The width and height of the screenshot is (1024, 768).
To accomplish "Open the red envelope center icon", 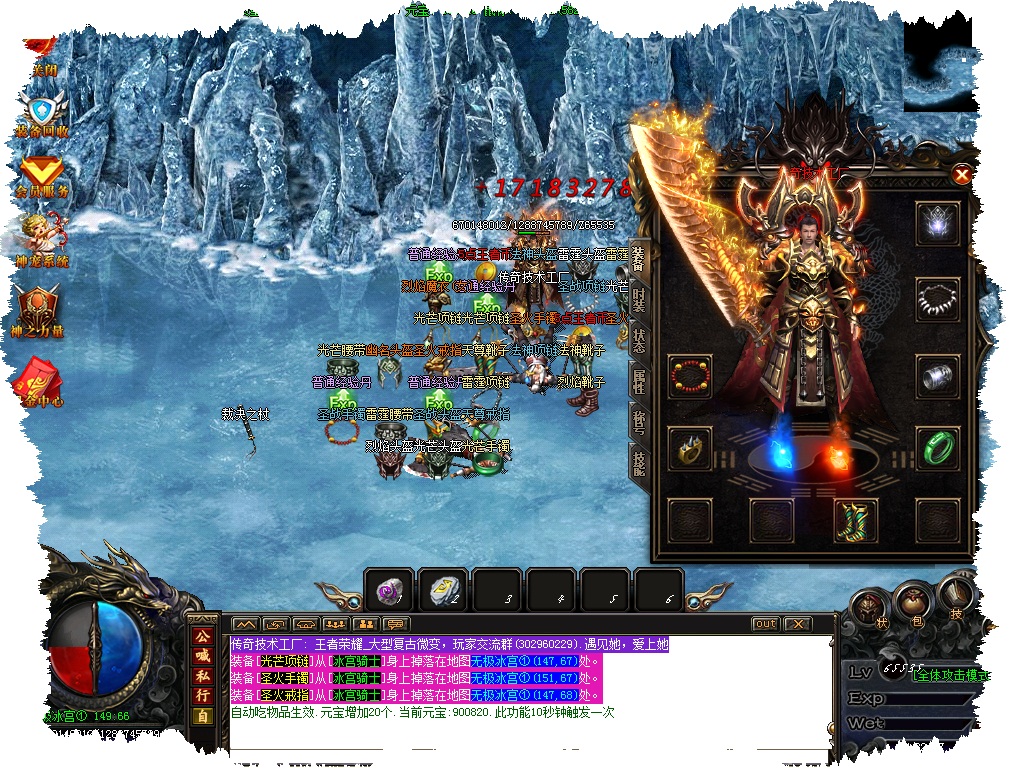I will [x=36, y=380].
